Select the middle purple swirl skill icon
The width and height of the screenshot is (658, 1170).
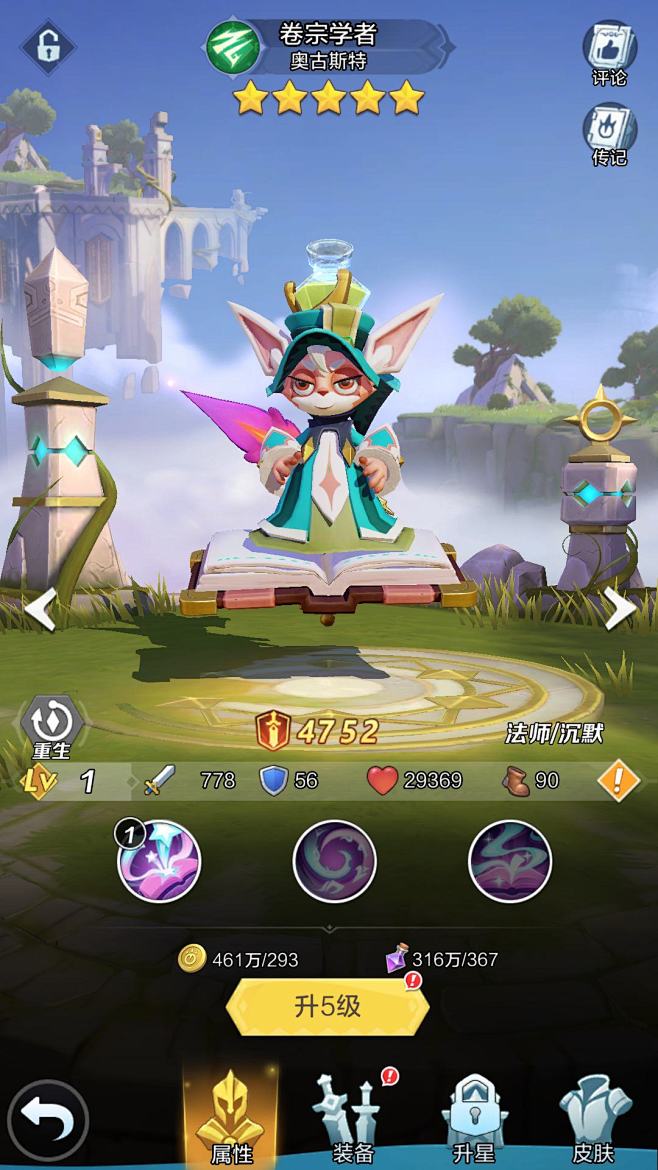(335, 861)
